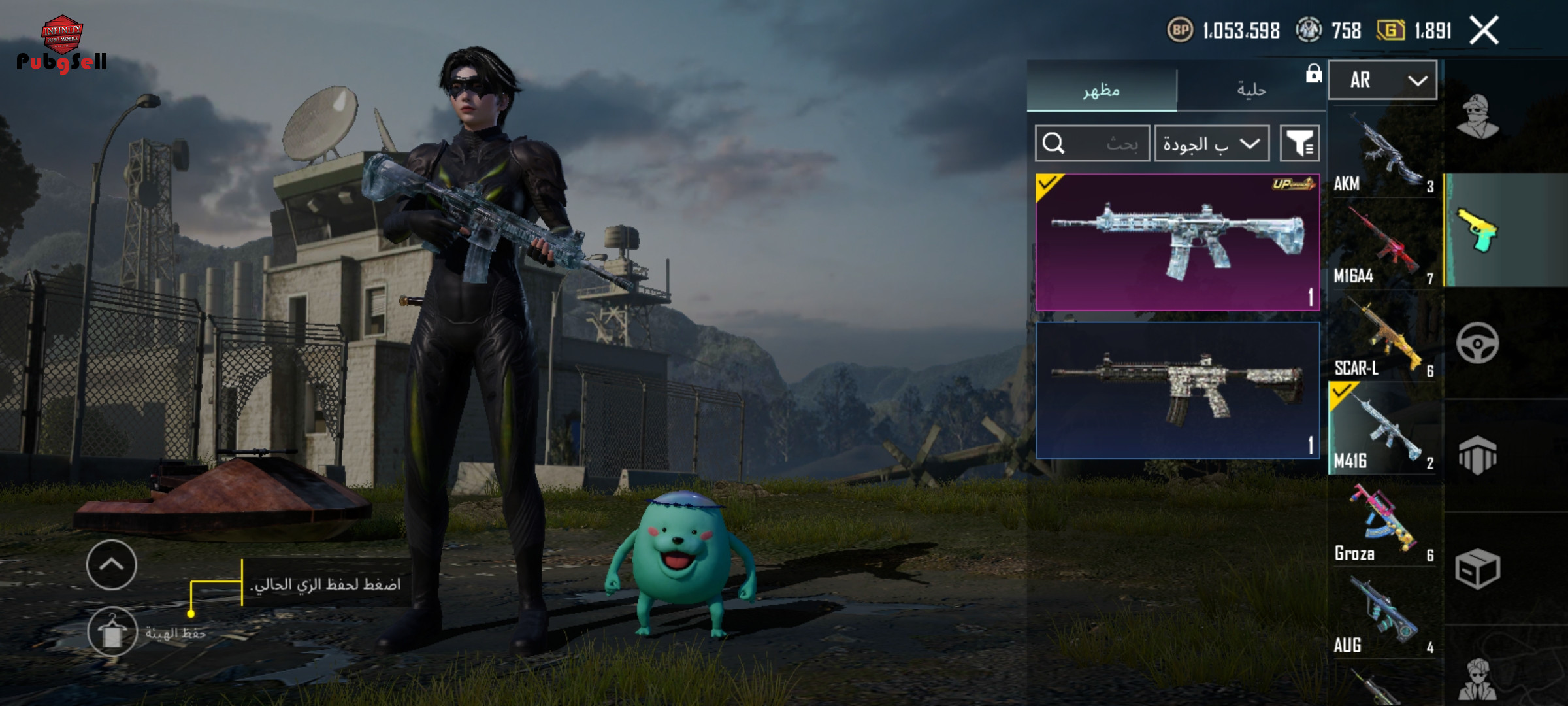This screenshot has width=1568, height=706.
Task: Open the parachute backpack category
Action: [x=1477, y=455]
